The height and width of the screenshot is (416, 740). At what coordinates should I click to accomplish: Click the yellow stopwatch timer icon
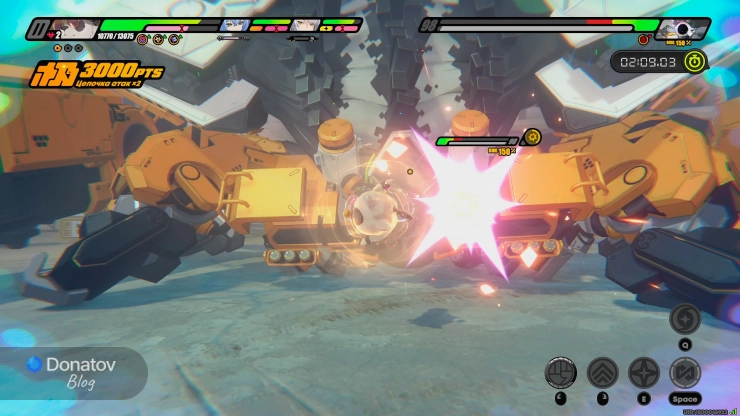696,61
